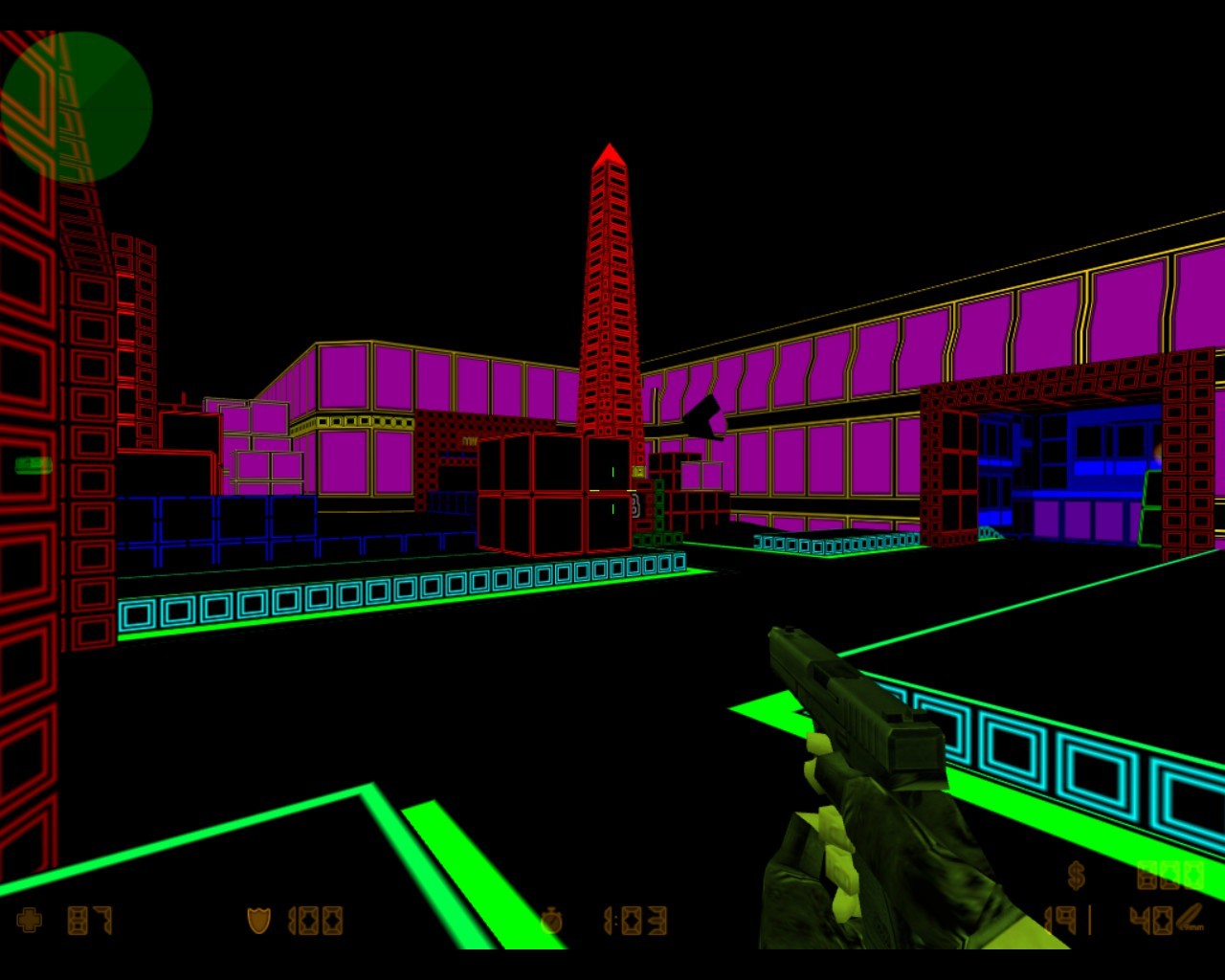Select the dollar sign money icon

(x=1077, y=875)
